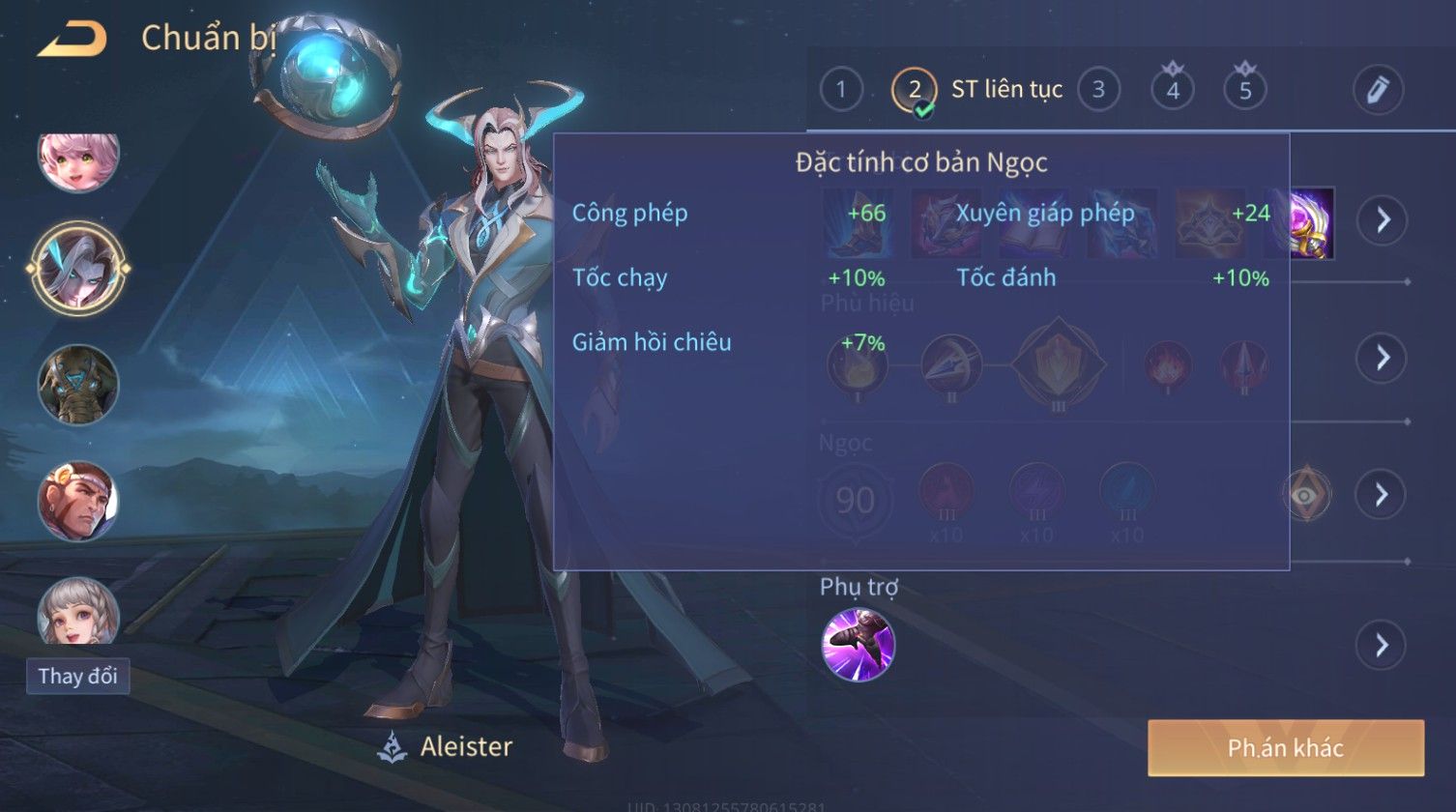The height and width of the screenshot is (812, 1456).
Task: Switch to preset slot 3
Action: (x=1098, y=90)
